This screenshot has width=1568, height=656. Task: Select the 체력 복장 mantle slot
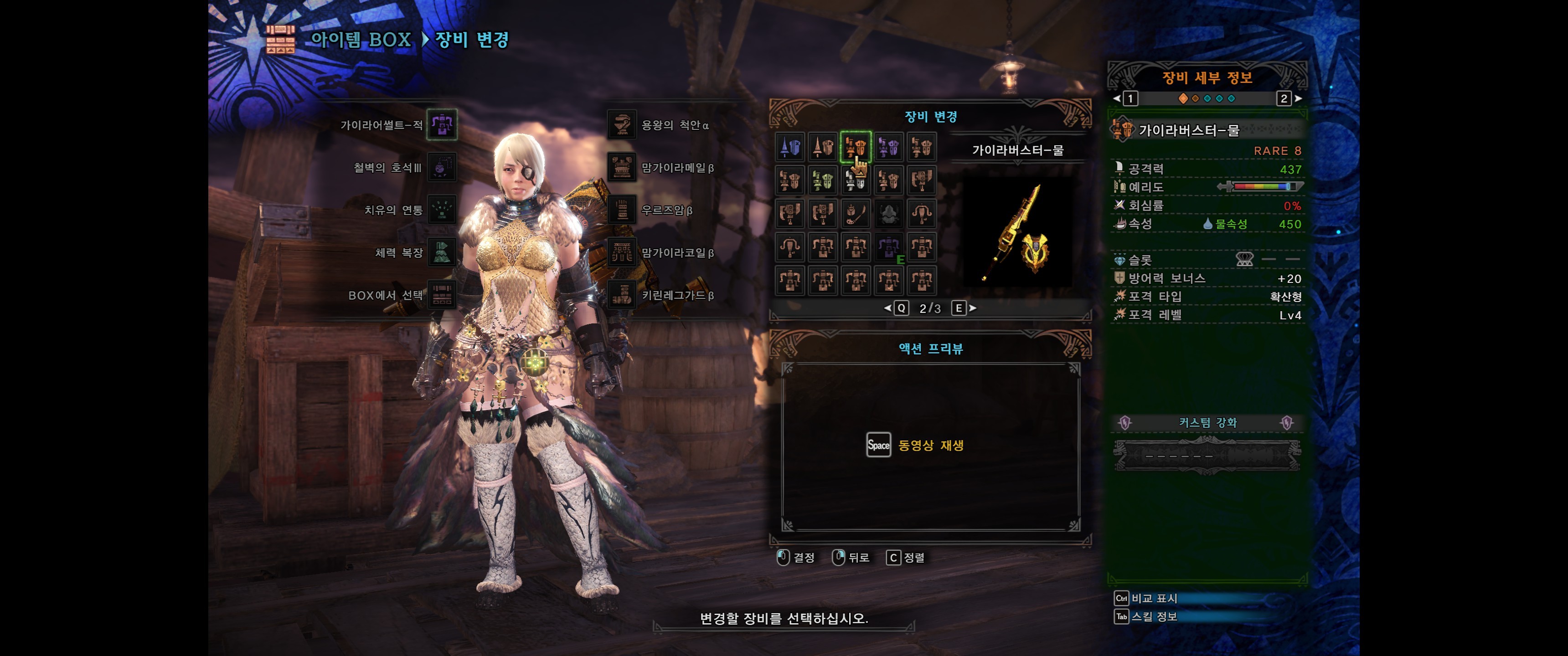[441, 252]
